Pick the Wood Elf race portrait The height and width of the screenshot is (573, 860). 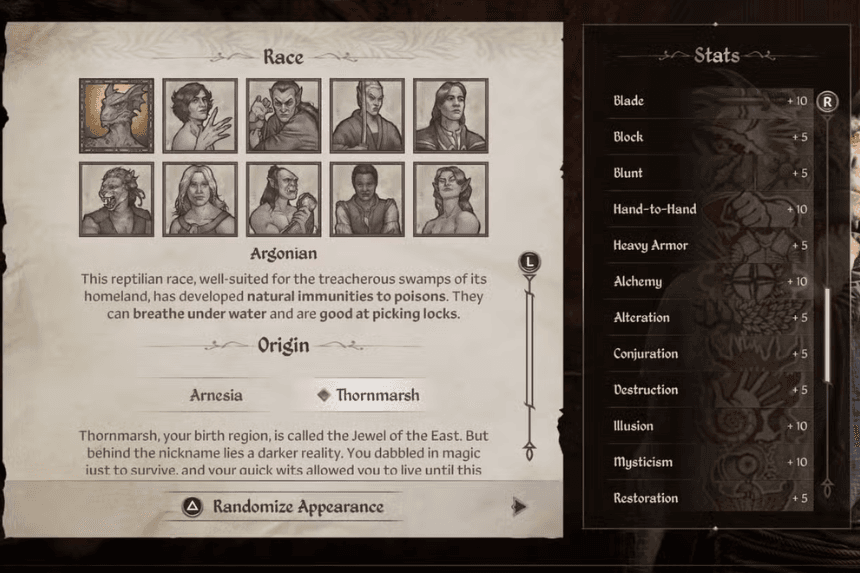(x=450, y=199)
